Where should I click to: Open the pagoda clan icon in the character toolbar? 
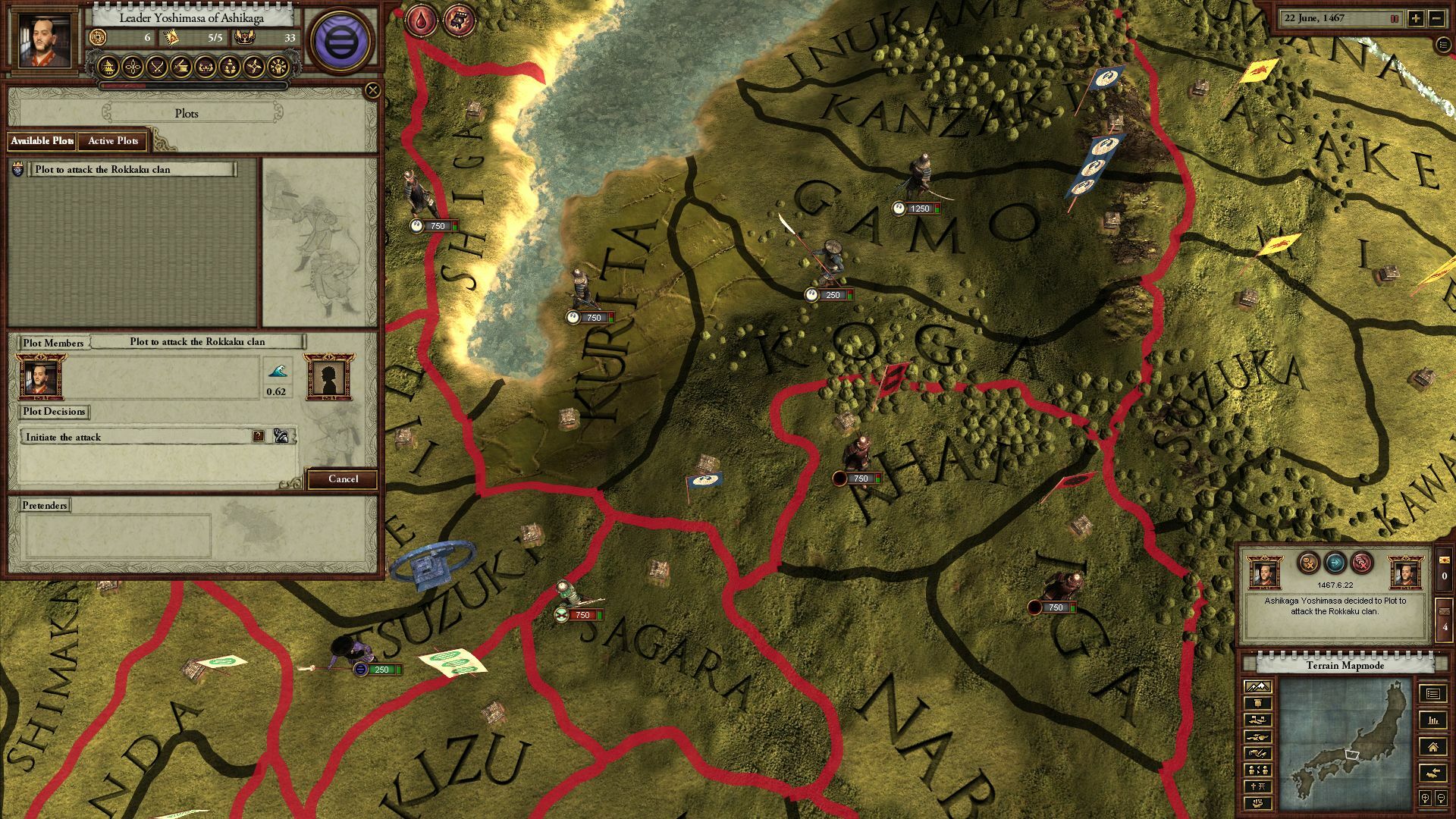click(x=108, y=68)
